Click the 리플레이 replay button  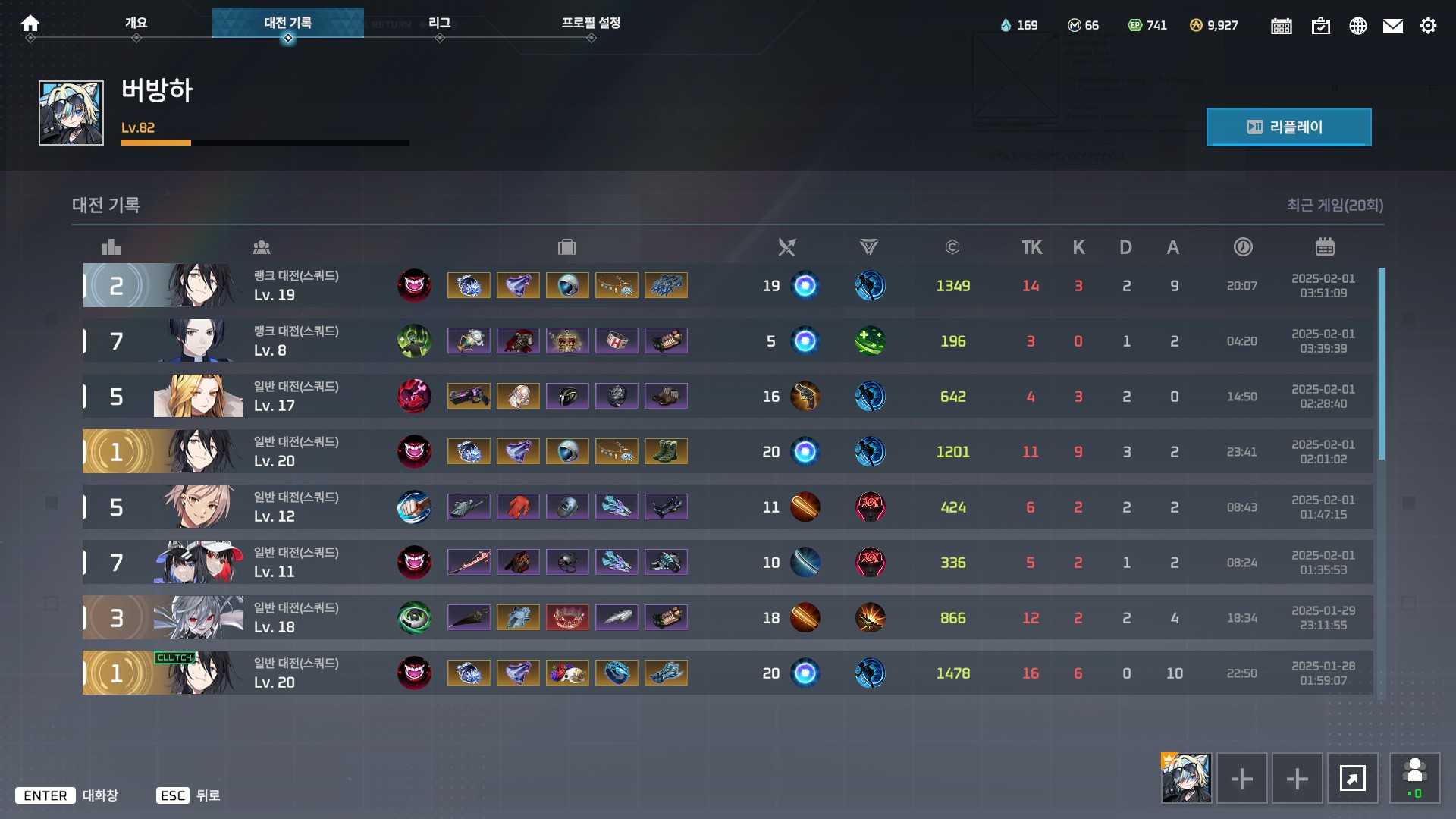[1288, 127]
